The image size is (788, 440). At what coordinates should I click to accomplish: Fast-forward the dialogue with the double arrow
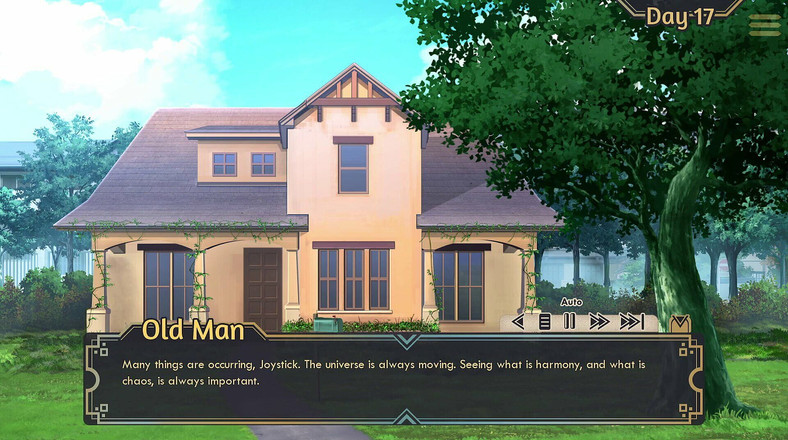[x=599, y=322]
